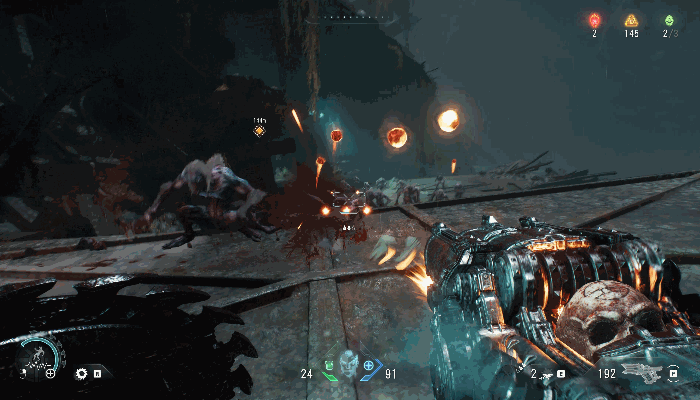
Task: Click the shield saw gear icon
Action: [x=82, y=374]
